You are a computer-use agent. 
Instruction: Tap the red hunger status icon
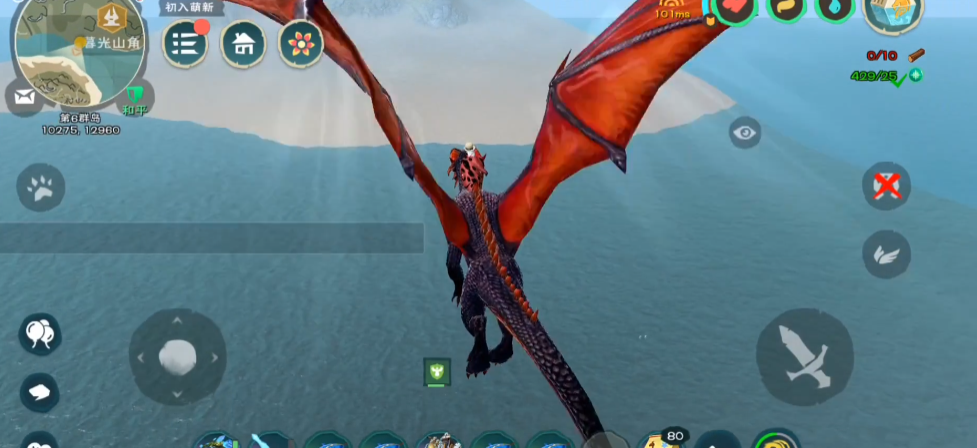tap(735, 10)
